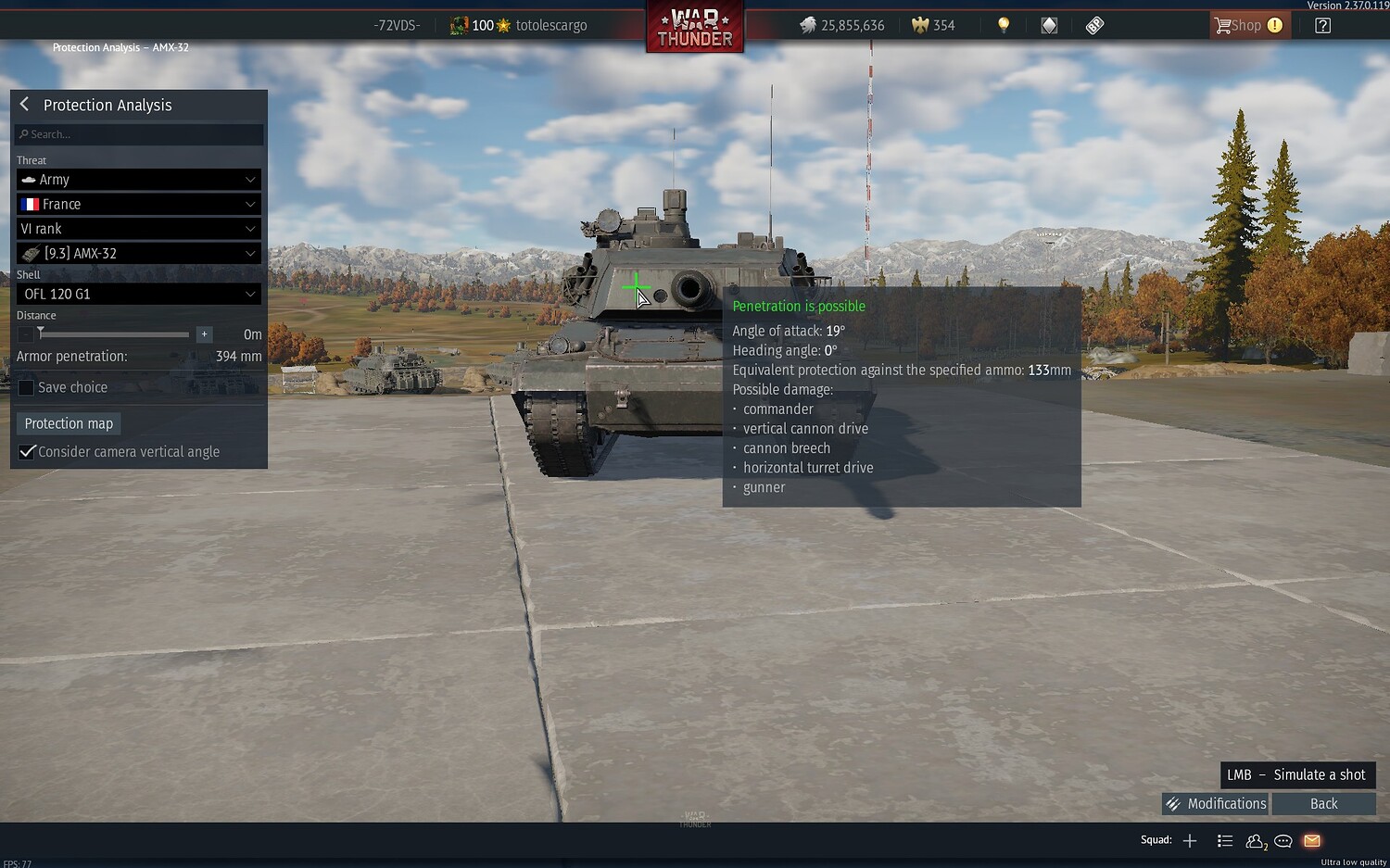This screenshot has width=1390, height=868.
Task: Click the Golden Eagles currency icon
Action: tap(922, 25)
